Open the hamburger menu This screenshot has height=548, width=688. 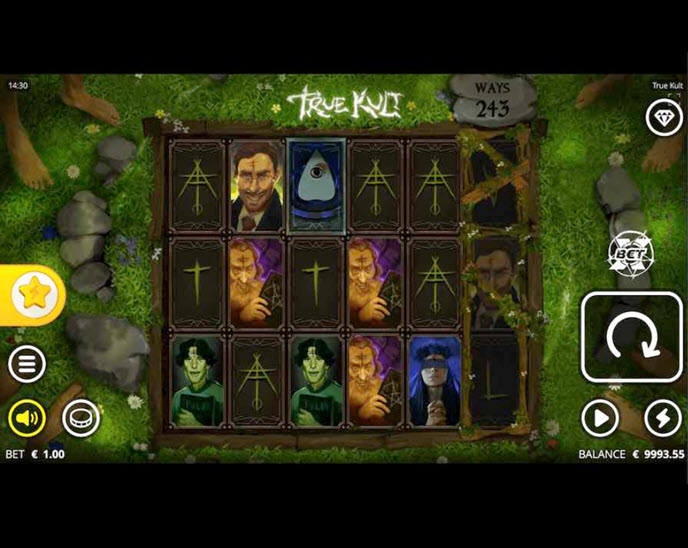coord(27,364)
